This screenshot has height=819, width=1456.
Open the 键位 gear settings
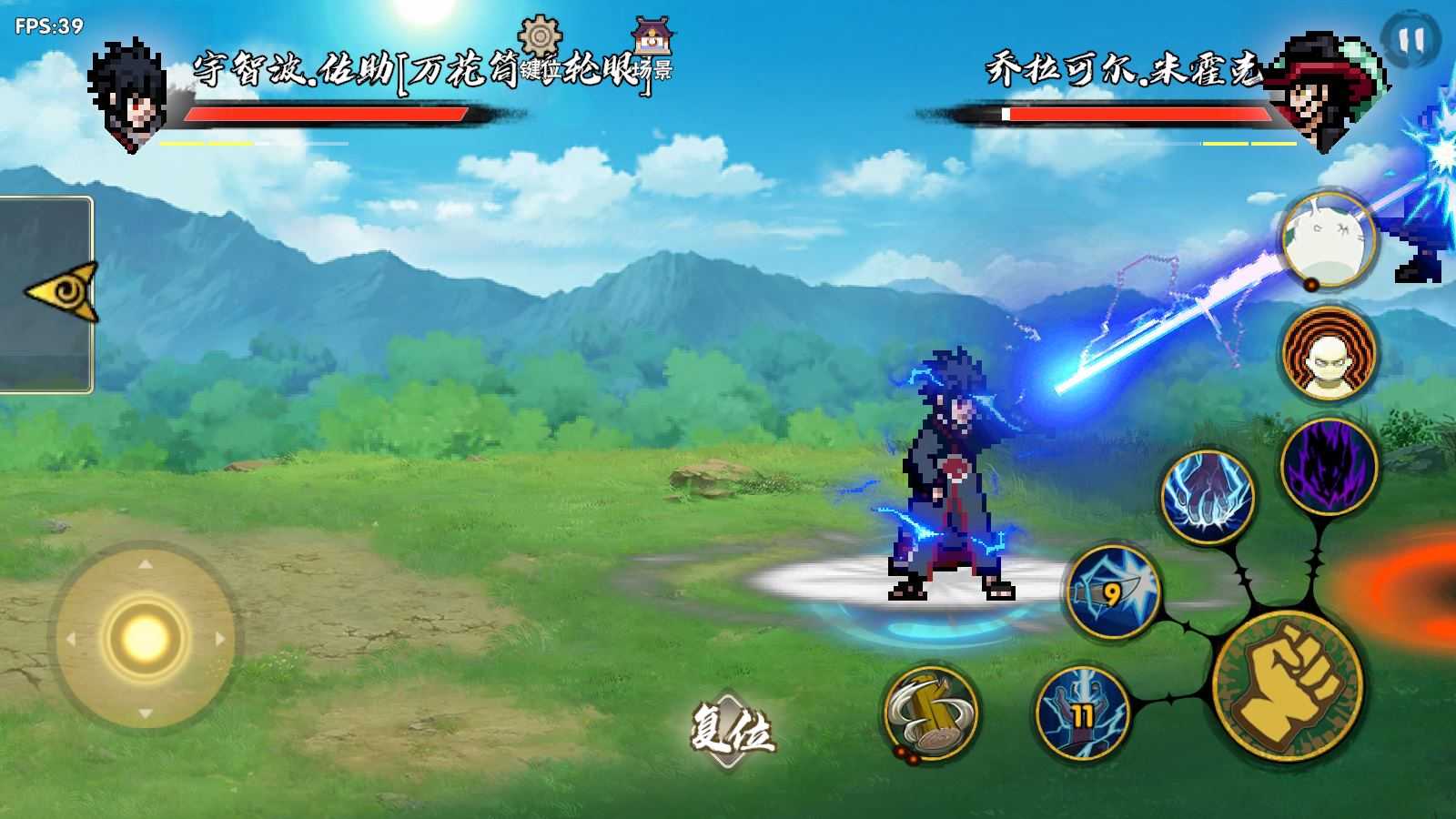coord(539,44)
